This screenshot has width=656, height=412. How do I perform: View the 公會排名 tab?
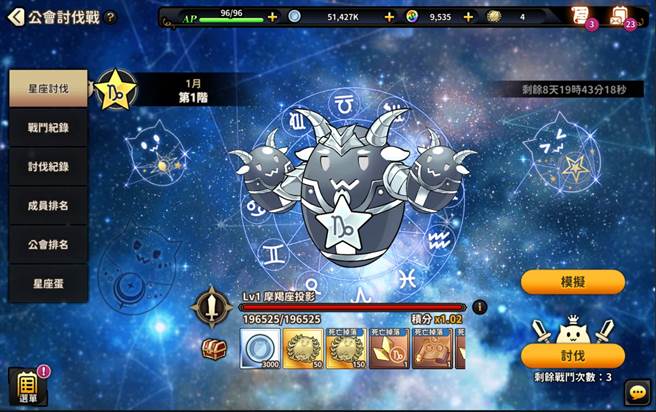pos(48,245)
